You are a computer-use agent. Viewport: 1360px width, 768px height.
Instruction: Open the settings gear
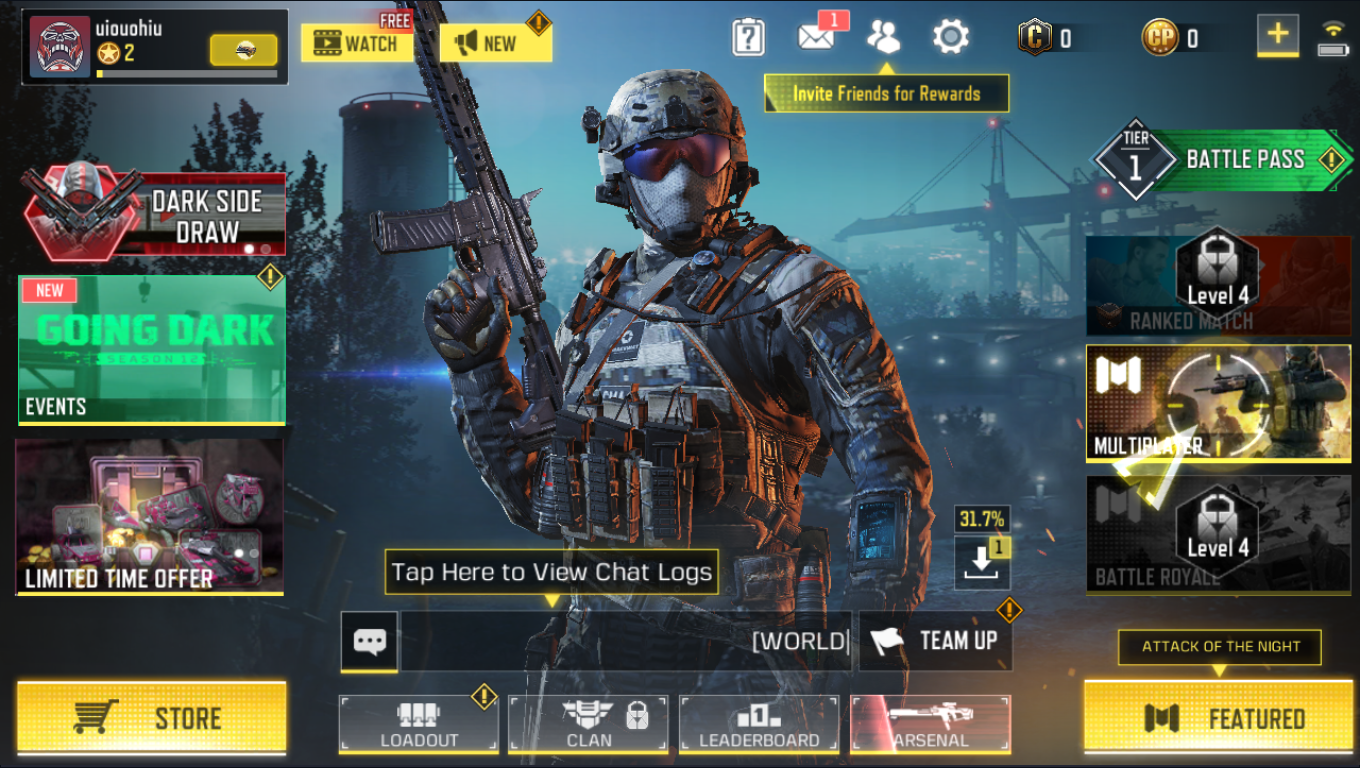click(x=950, y=38)
